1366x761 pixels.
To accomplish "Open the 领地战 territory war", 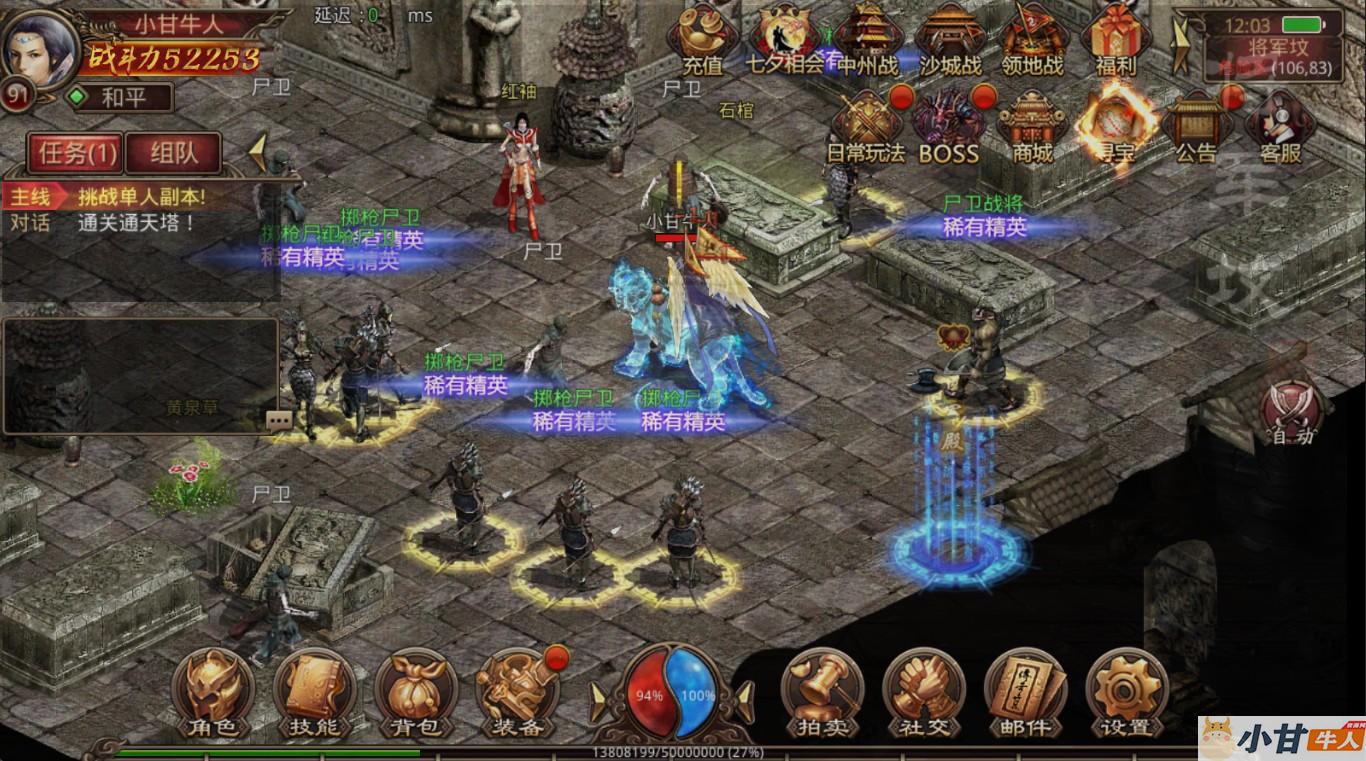I will tap(1033, 40).
